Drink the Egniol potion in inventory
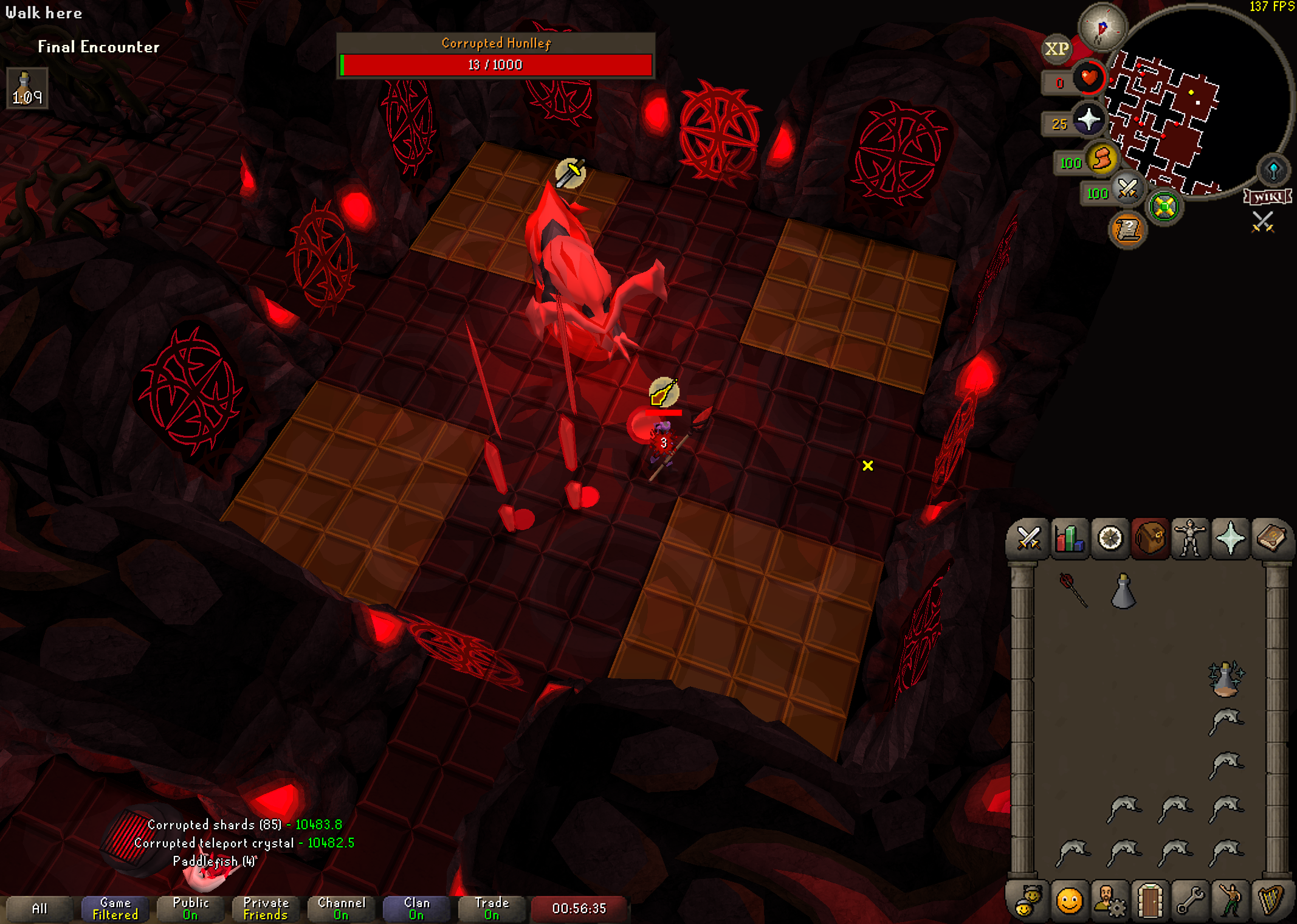 click(1225, 679)
